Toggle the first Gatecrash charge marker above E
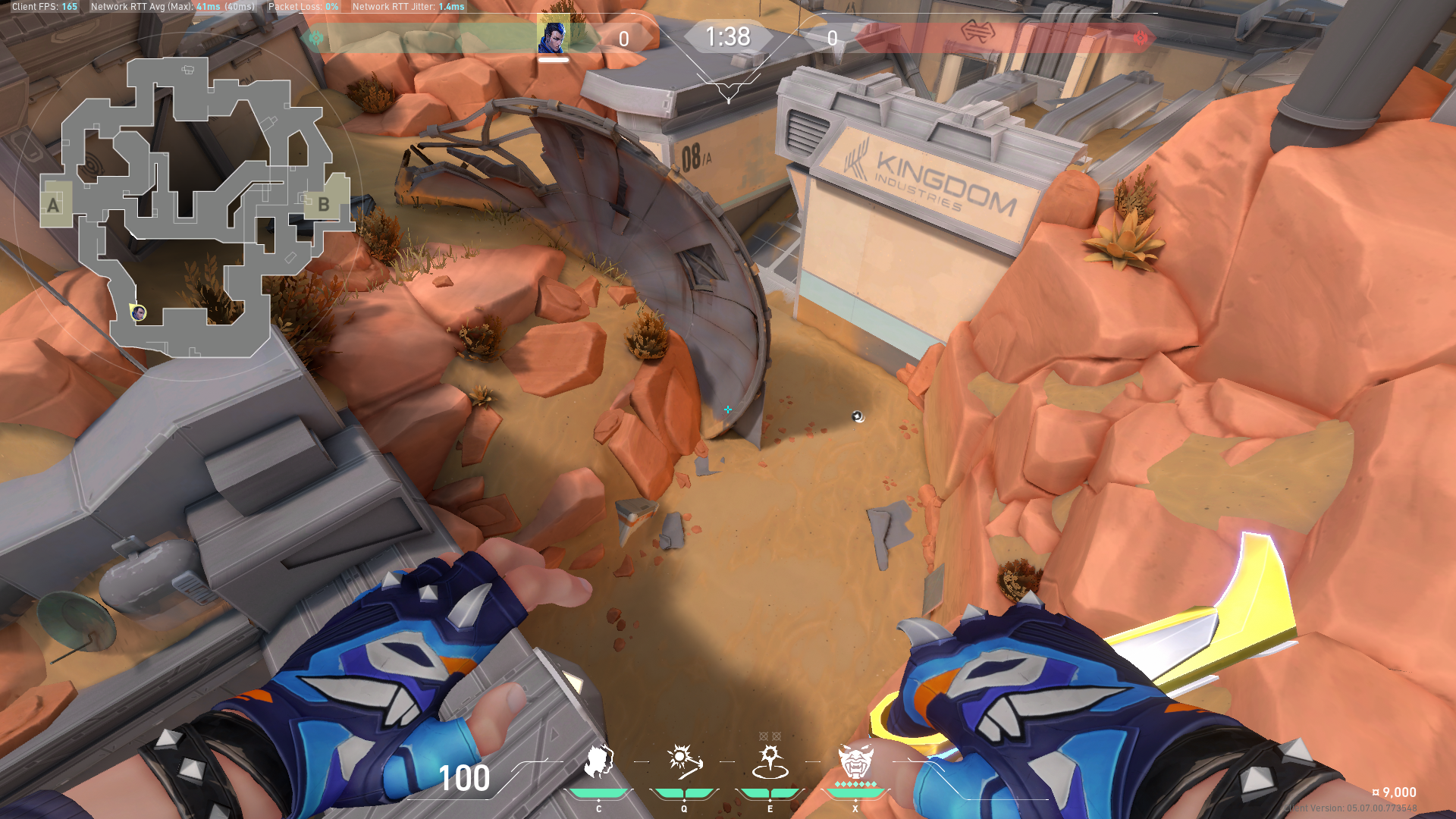Image resolution: width=1456 pixels, height=819 pixels. point(764,735)
